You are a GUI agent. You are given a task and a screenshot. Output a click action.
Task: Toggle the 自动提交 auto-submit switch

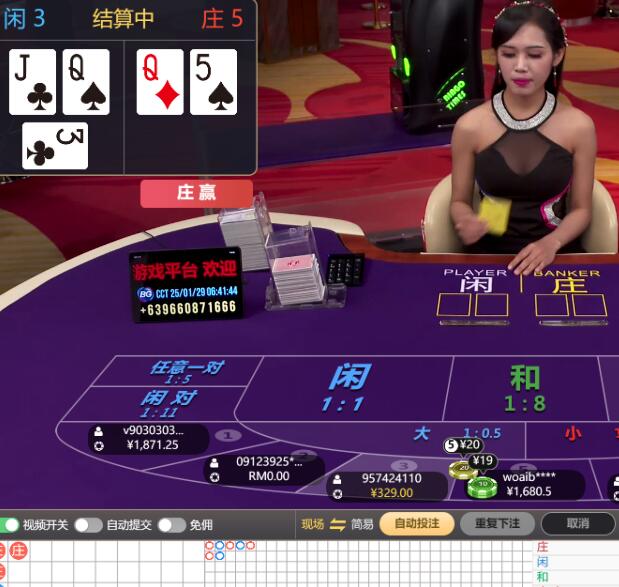[87, 524]
